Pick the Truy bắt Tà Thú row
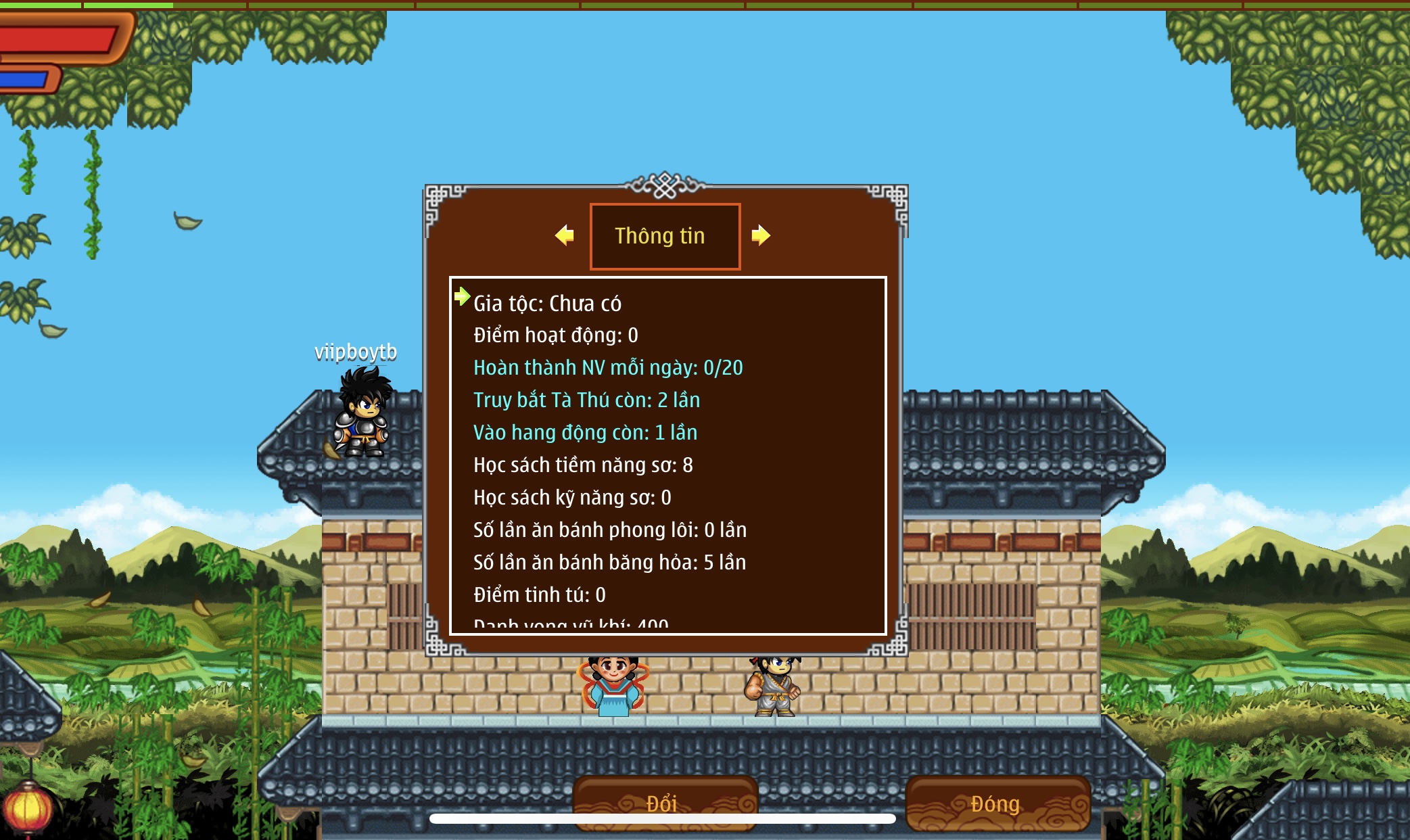1410x840 pixels. tap(586, 400)
